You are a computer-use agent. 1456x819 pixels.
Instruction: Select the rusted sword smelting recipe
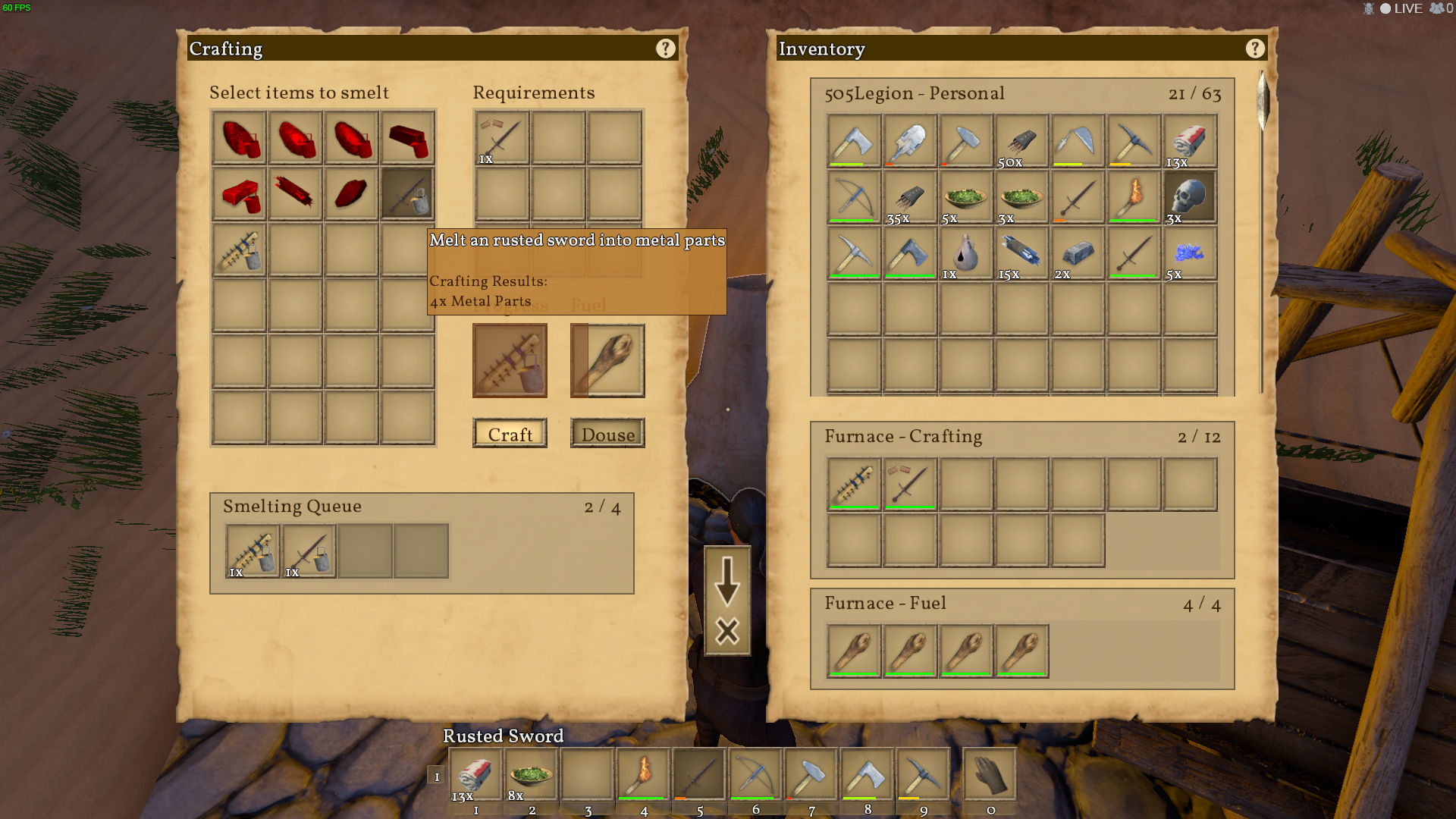(x=408, y=195)
